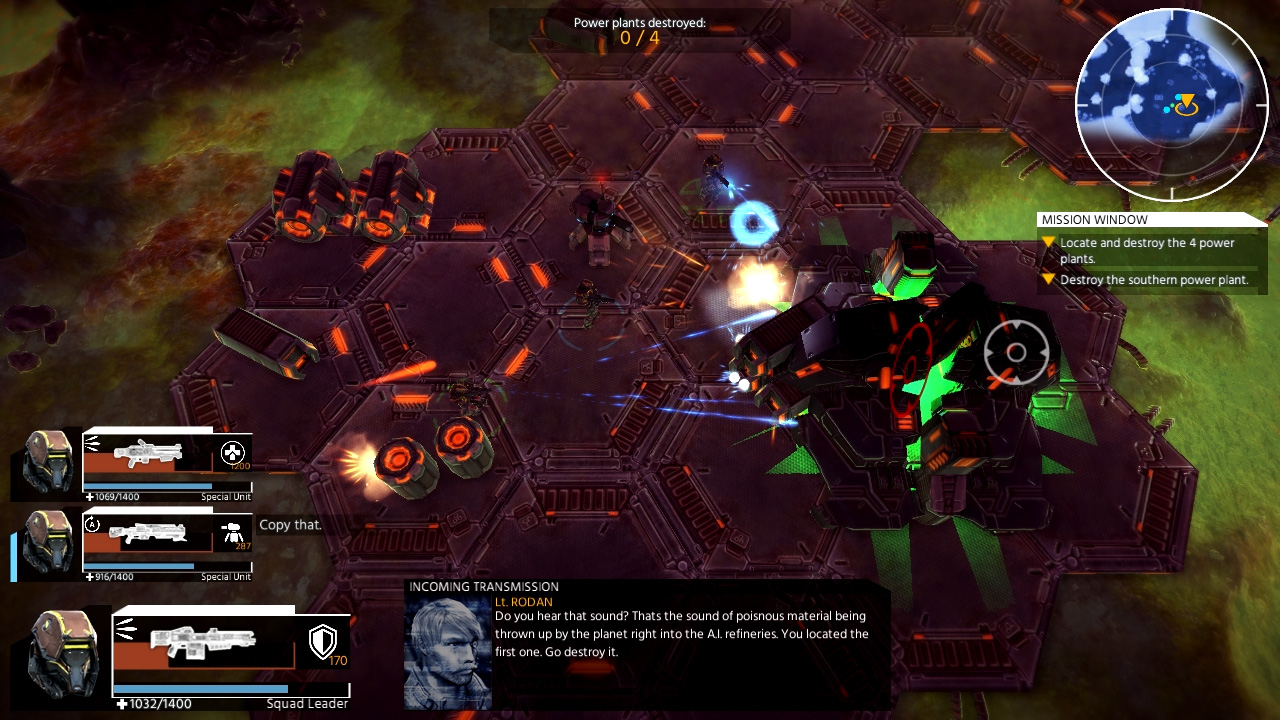Screen dimensions: 1280x720
Task: Click the targeting crosshair reticle on screen
Action: [x=1017, y=352]
